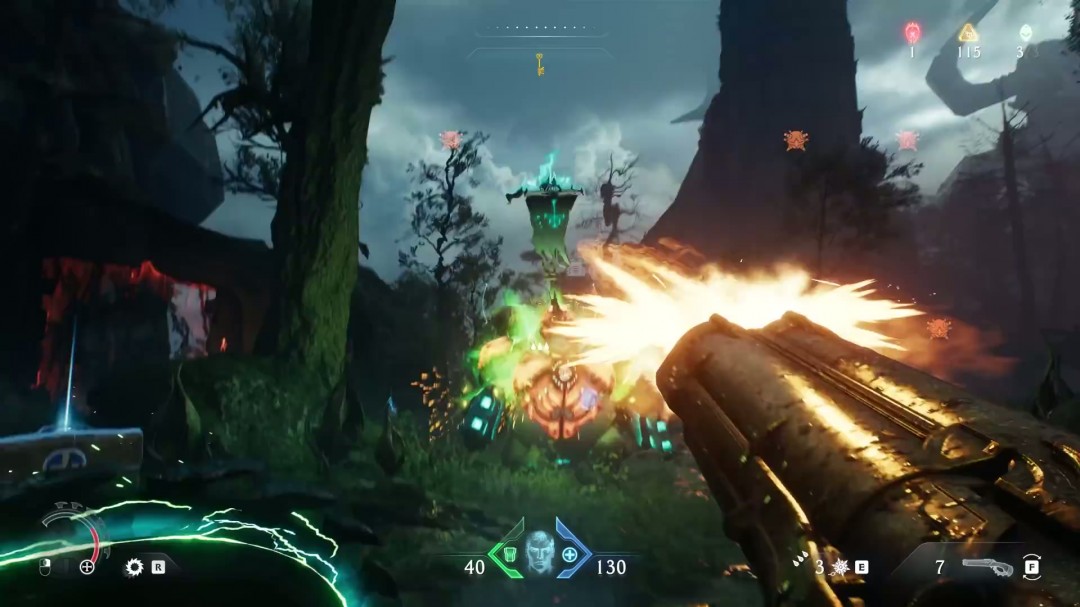This screenshot has height=607, width=1080.
Task: Select the pale green egg-shaped resource icon
Action: pos(1023,33)
